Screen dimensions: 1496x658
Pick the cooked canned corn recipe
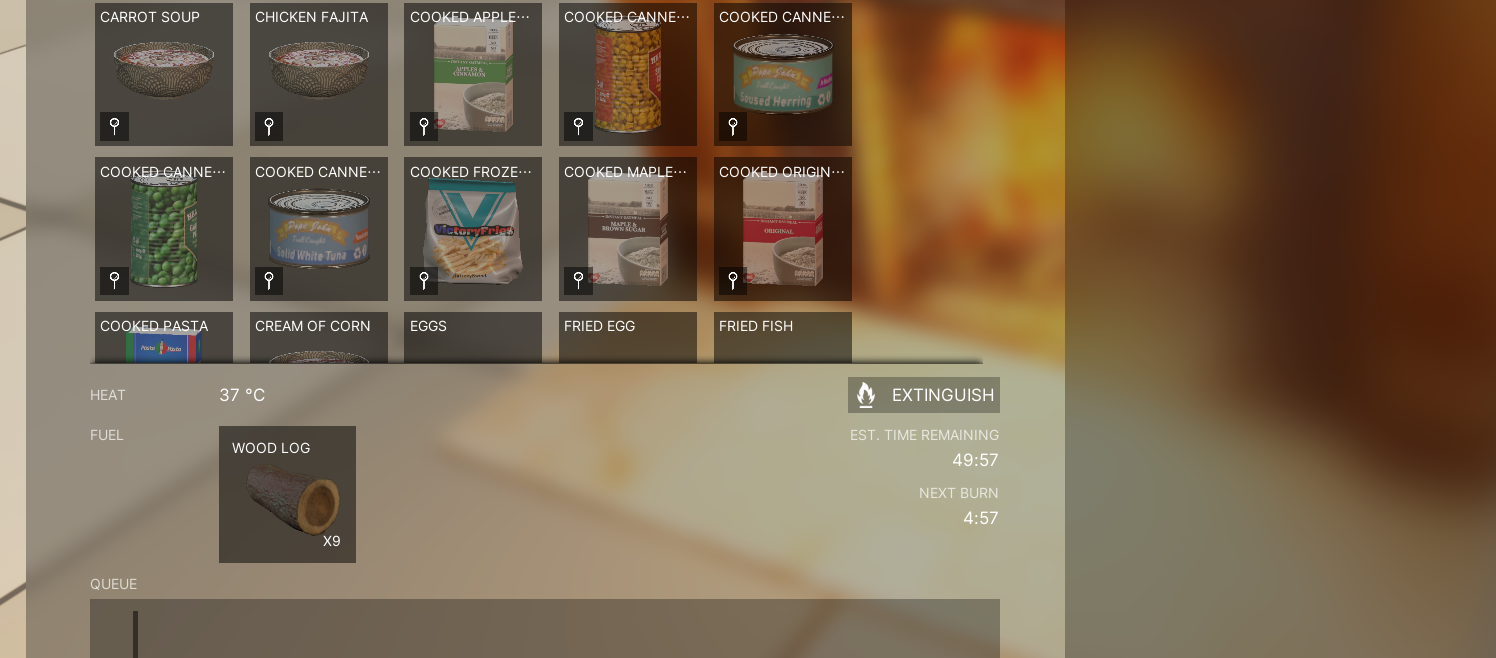[627, 75]
